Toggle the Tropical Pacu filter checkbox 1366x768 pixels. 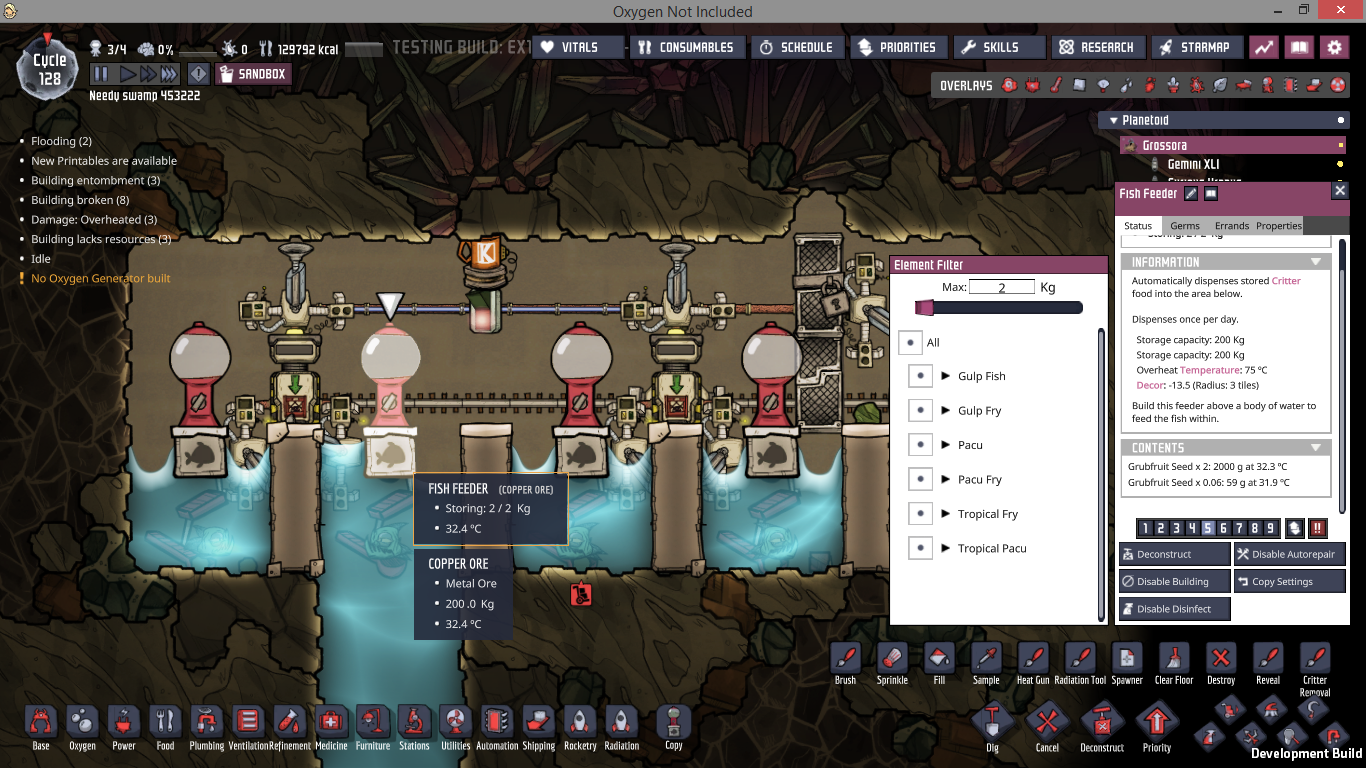click(x=920, y=548)
